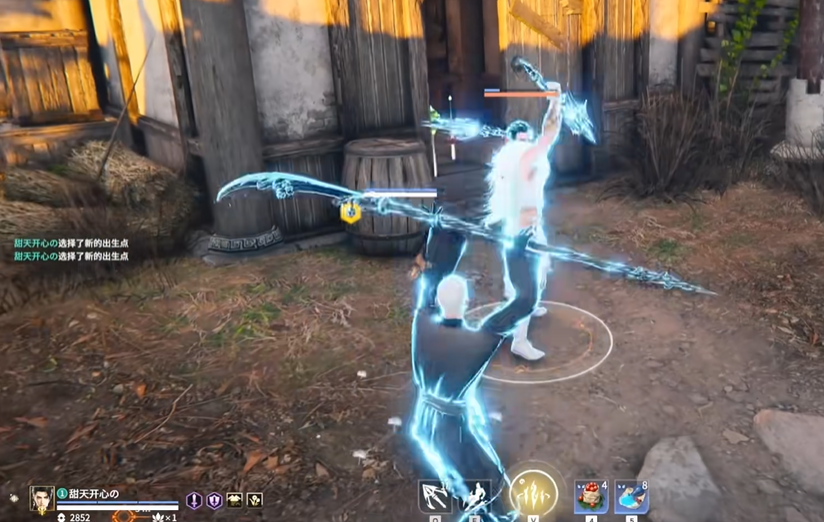Viewport: 824px width, 522px height.
Task: Check the yellow armor status icon
Action: (x=235, y=500)
